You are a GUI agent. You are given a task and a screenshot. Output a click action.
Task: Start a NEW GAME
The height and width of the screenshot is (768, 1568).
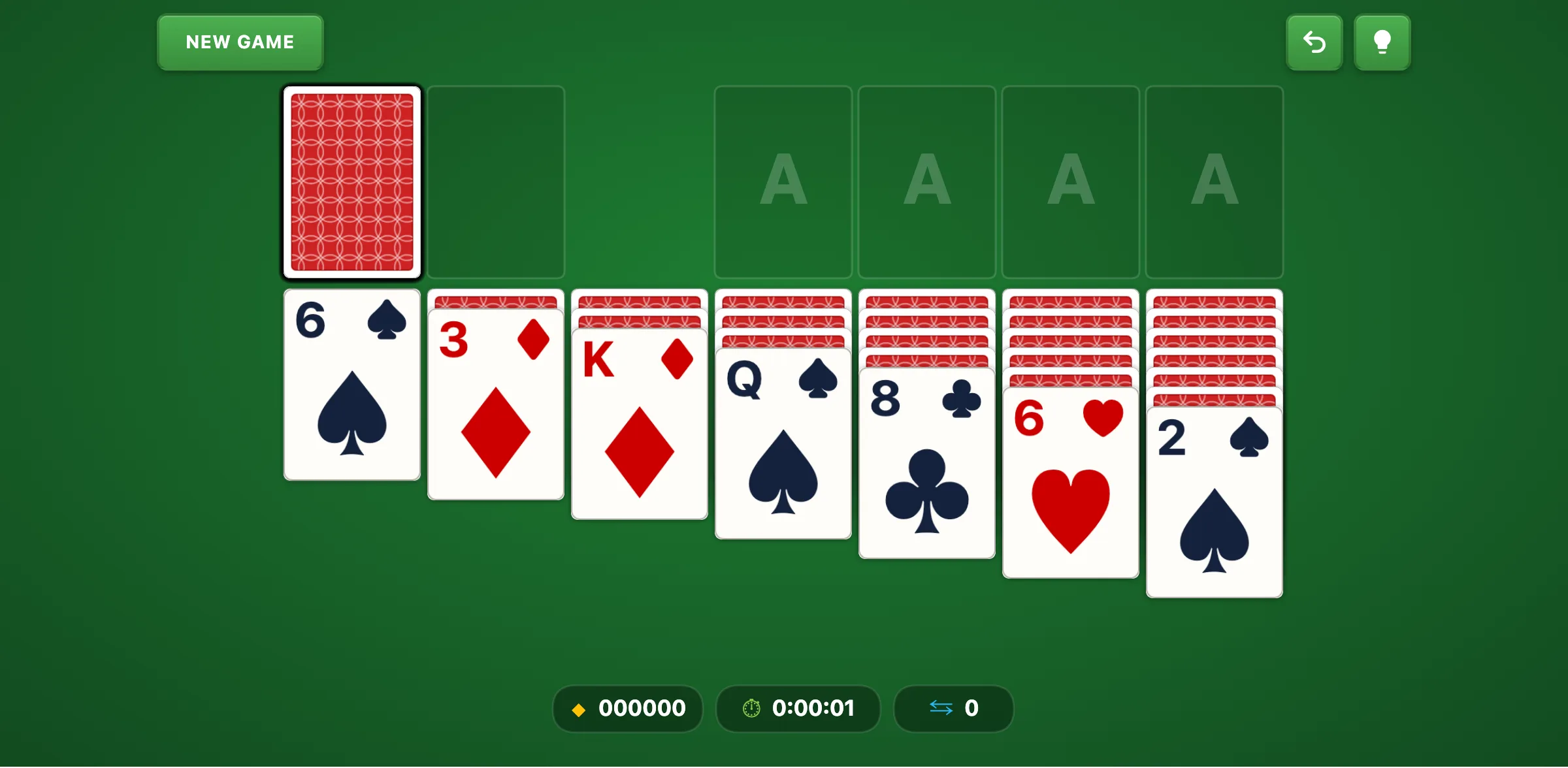[240, 42]
